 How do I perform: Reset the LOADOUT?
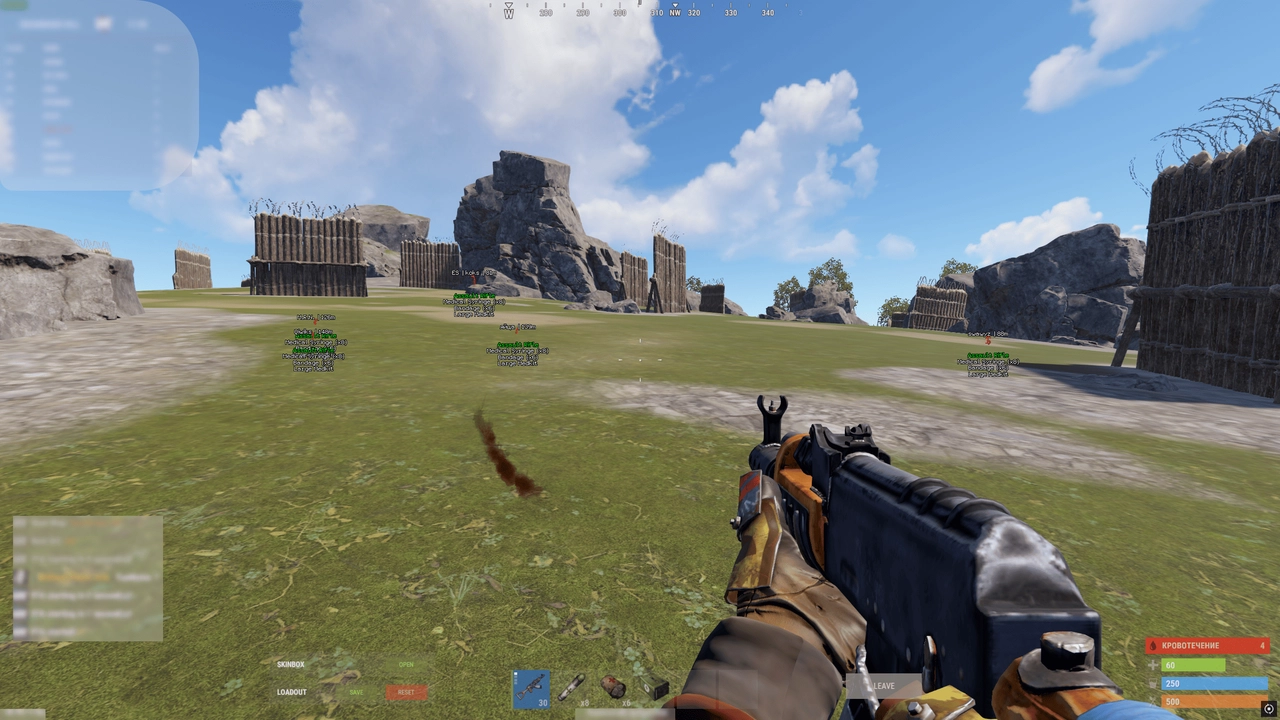(407, 692)
